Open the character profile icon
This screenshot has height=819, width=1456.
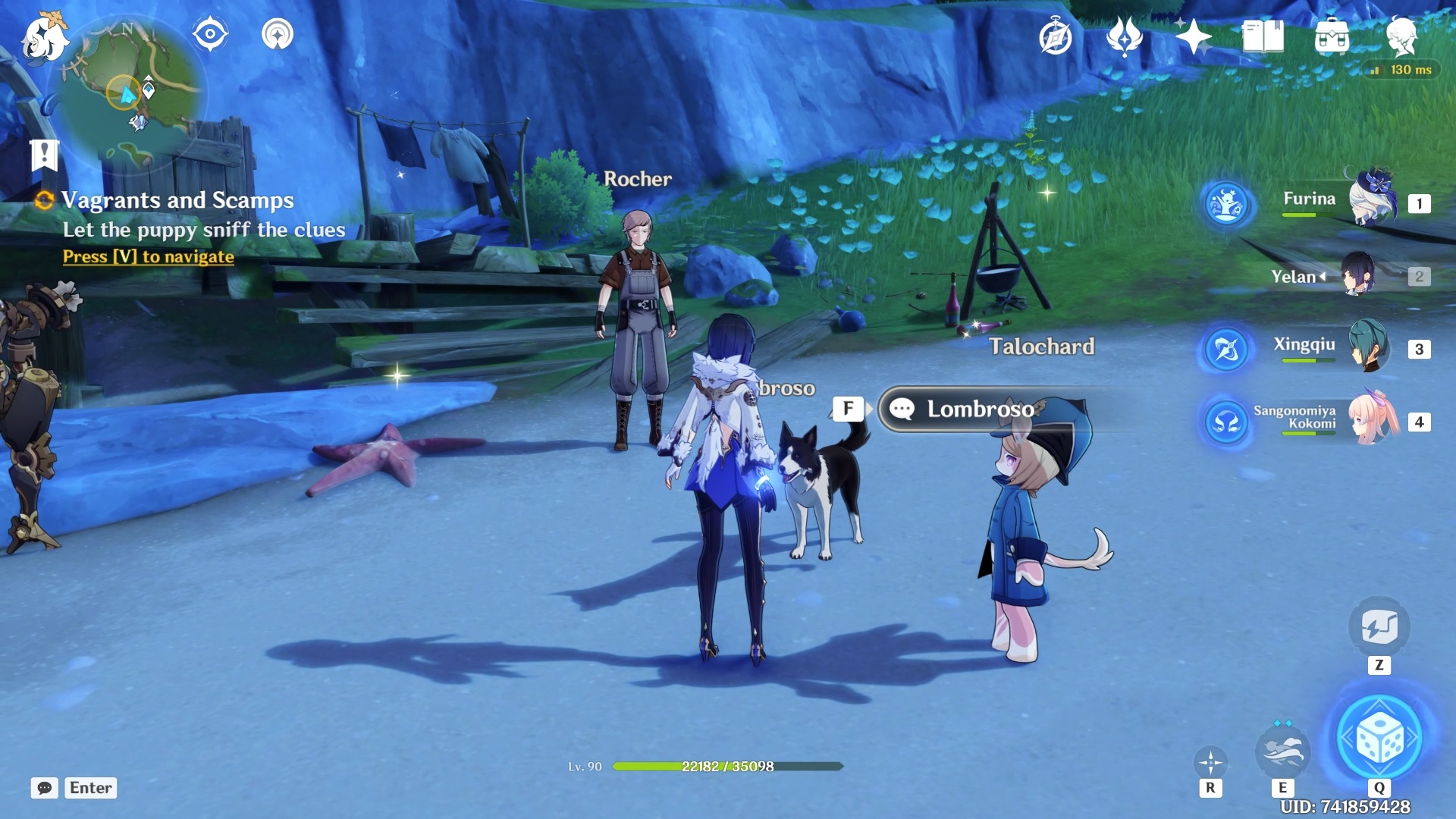pyautogui.click(x=1401, y=36)
